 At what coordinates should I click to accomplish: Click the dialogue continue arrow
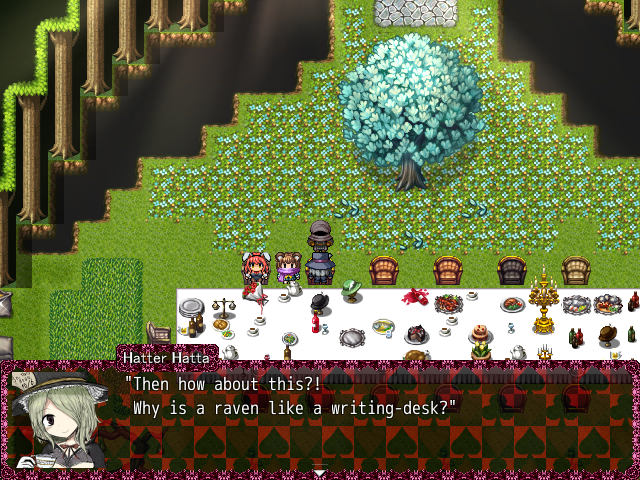[319, 471]
